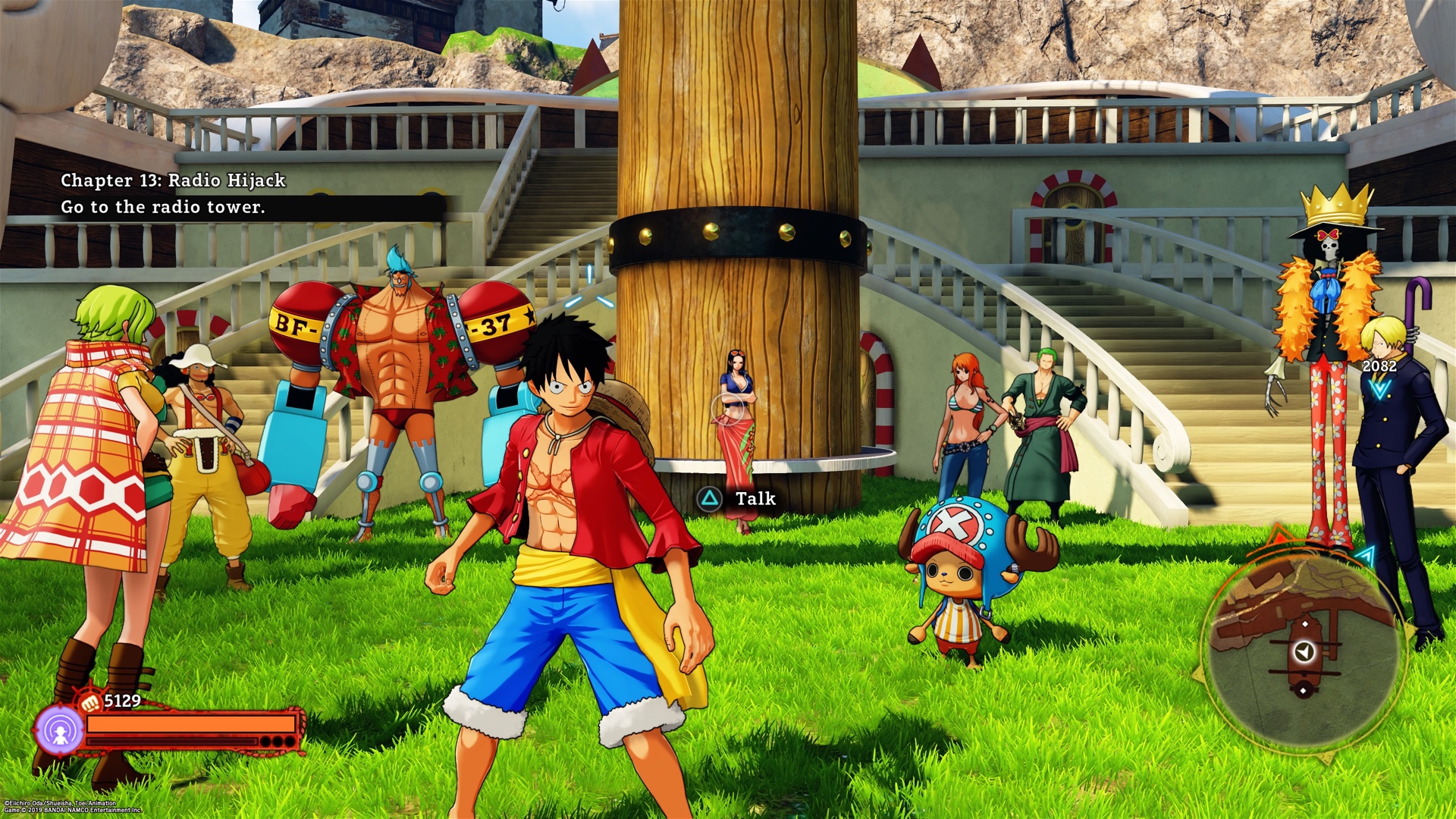The image size is (1456, 819).
Task: Click the lower white diamond marker on the minimap
Action: tap(1303, 690)
